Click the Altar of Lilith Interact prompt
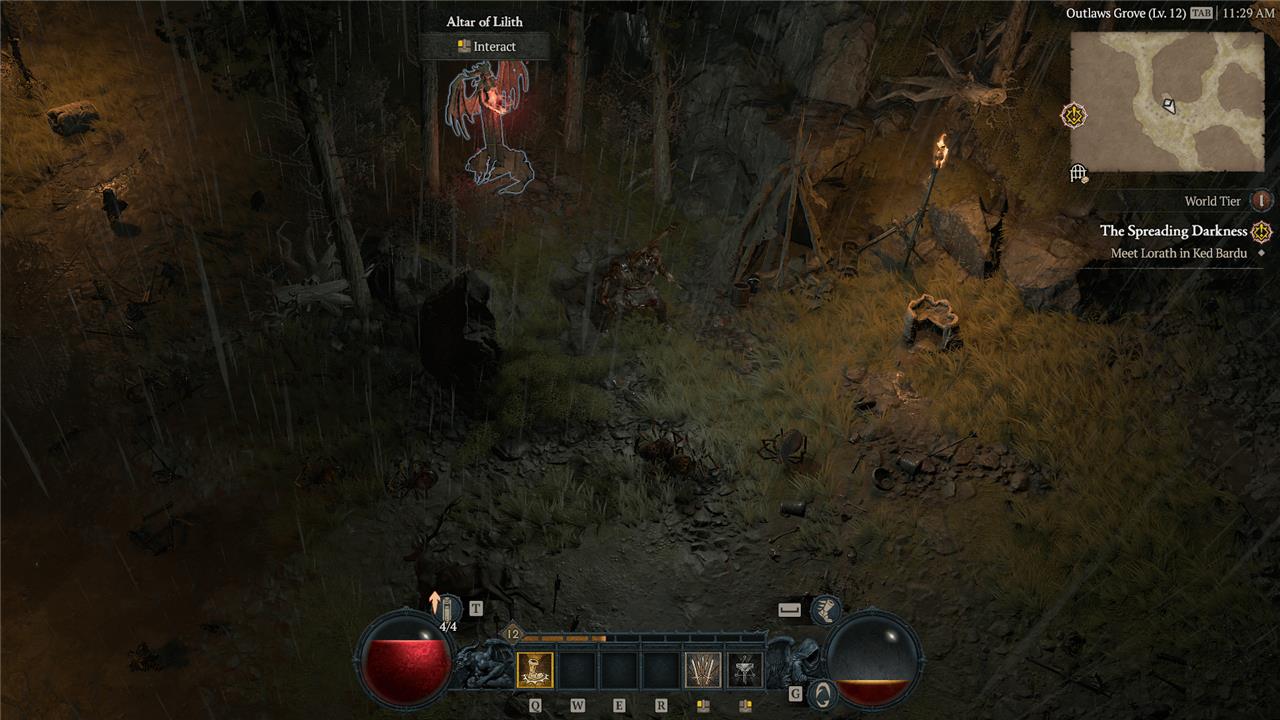Viewport: 1280px width, 720px height. coord(485,46)
